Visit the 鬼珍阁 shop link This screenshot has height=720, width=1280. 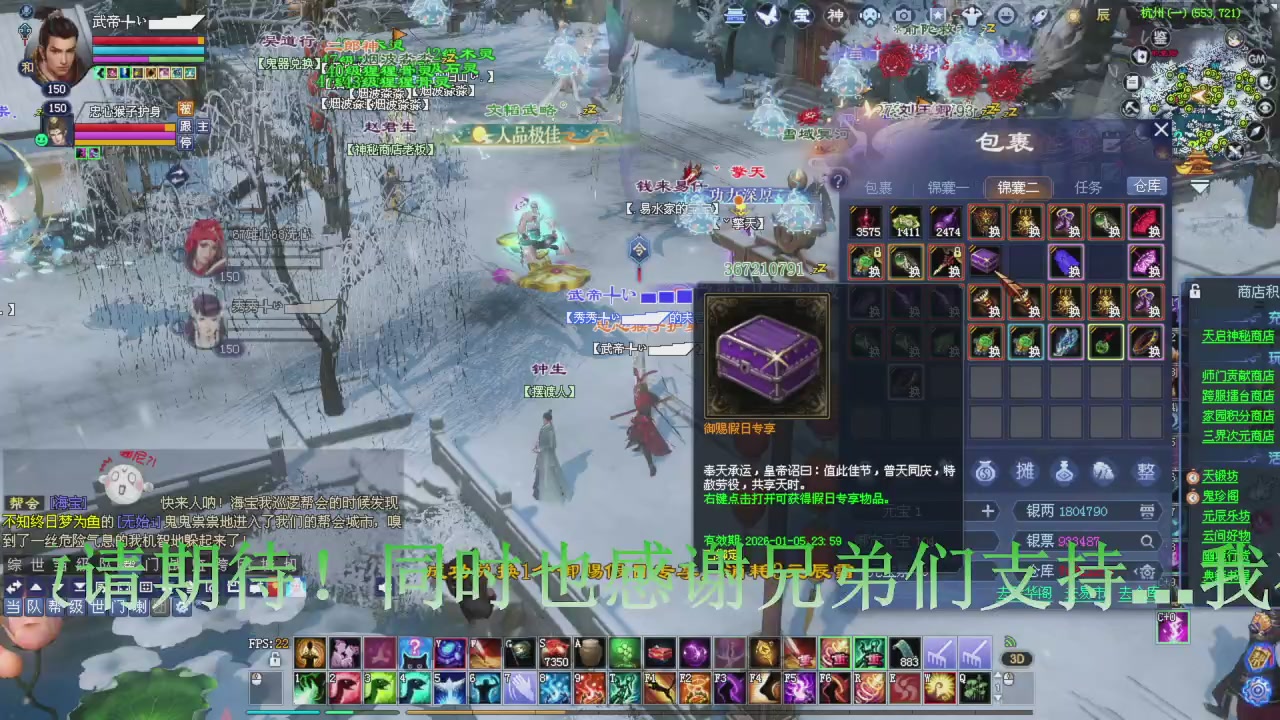1222,495
